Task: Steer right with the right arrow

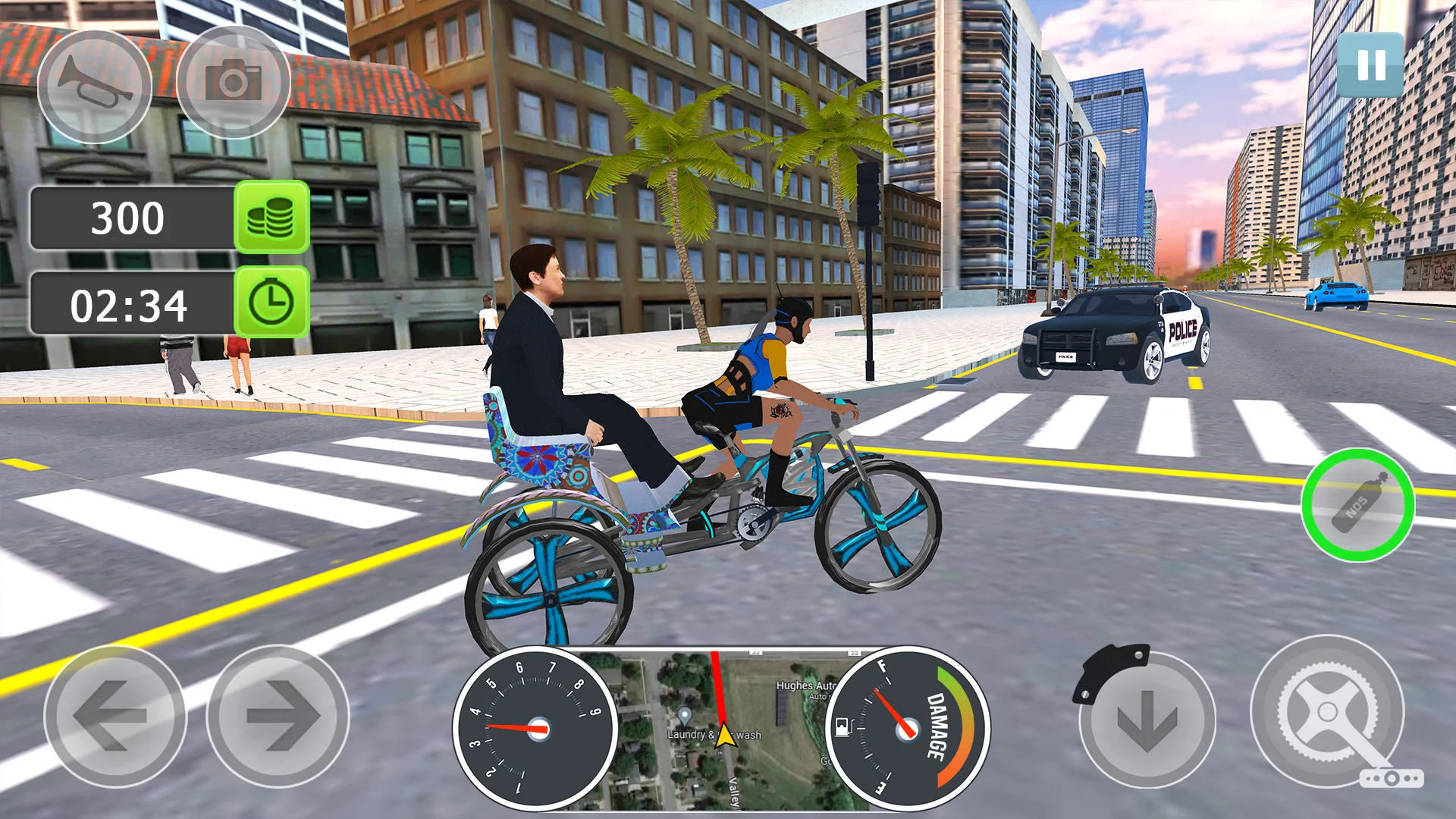Action: (278, 715)
